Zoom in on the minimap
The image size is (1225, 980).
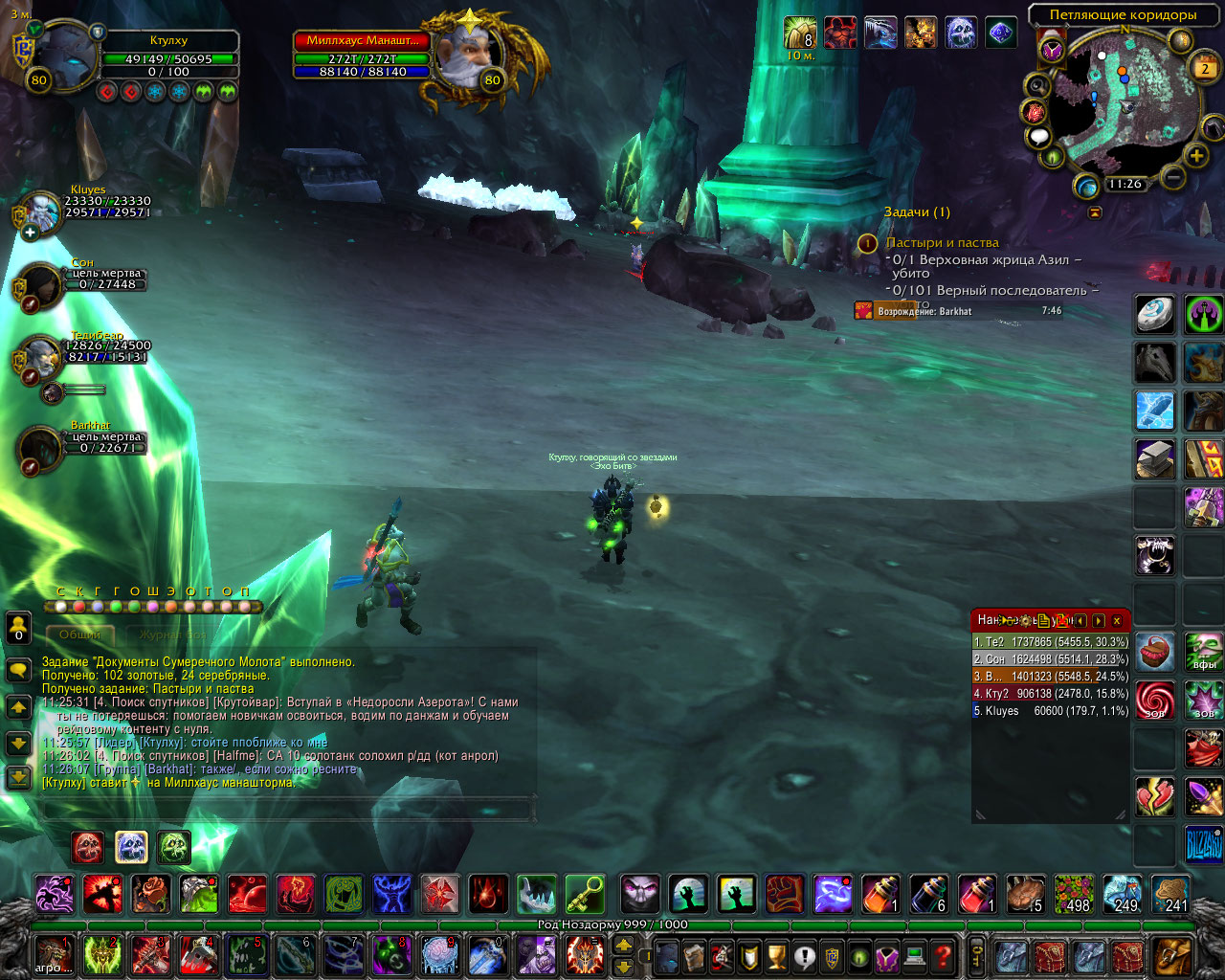(x=1196, y=155)
